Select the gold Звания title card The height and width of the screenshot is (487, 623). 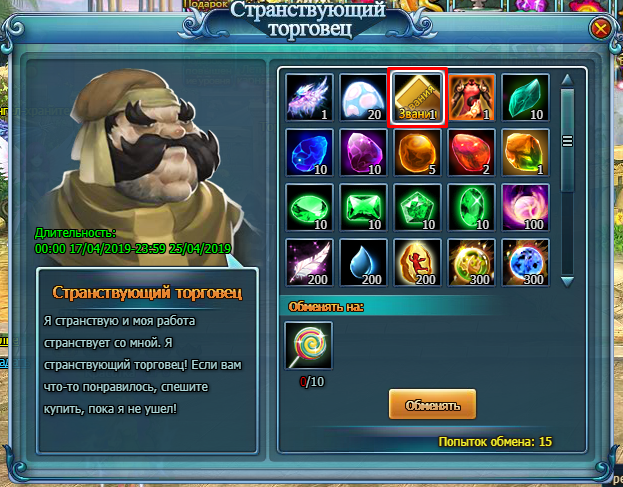tap(417, 96)
